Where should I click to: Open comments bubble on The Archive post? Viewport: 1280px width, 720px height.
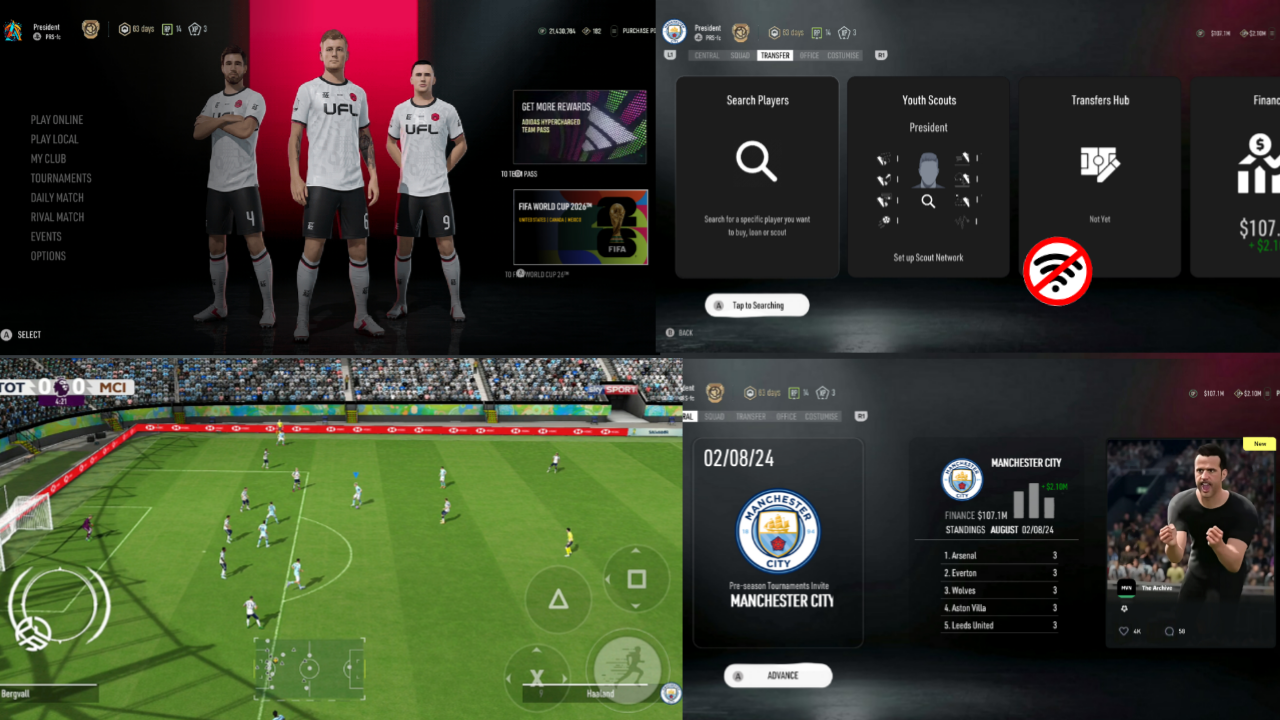point(1167,630)
